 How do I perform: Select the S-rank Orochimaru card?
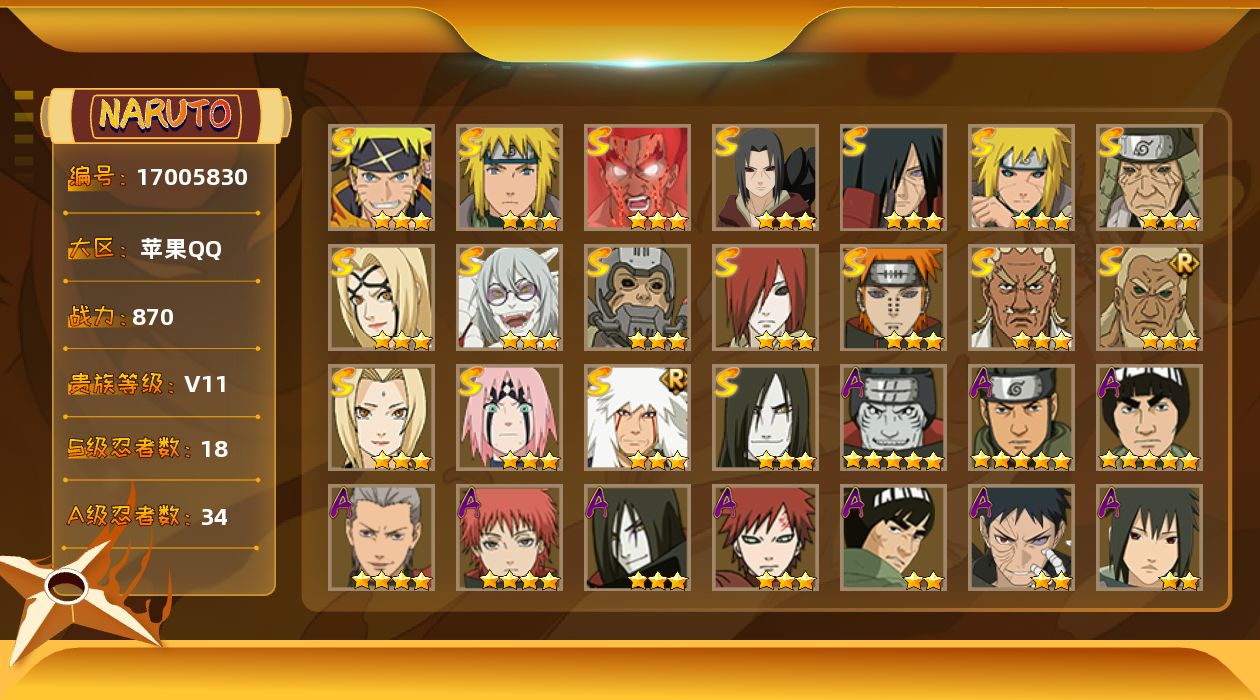[x=765, y=418]
